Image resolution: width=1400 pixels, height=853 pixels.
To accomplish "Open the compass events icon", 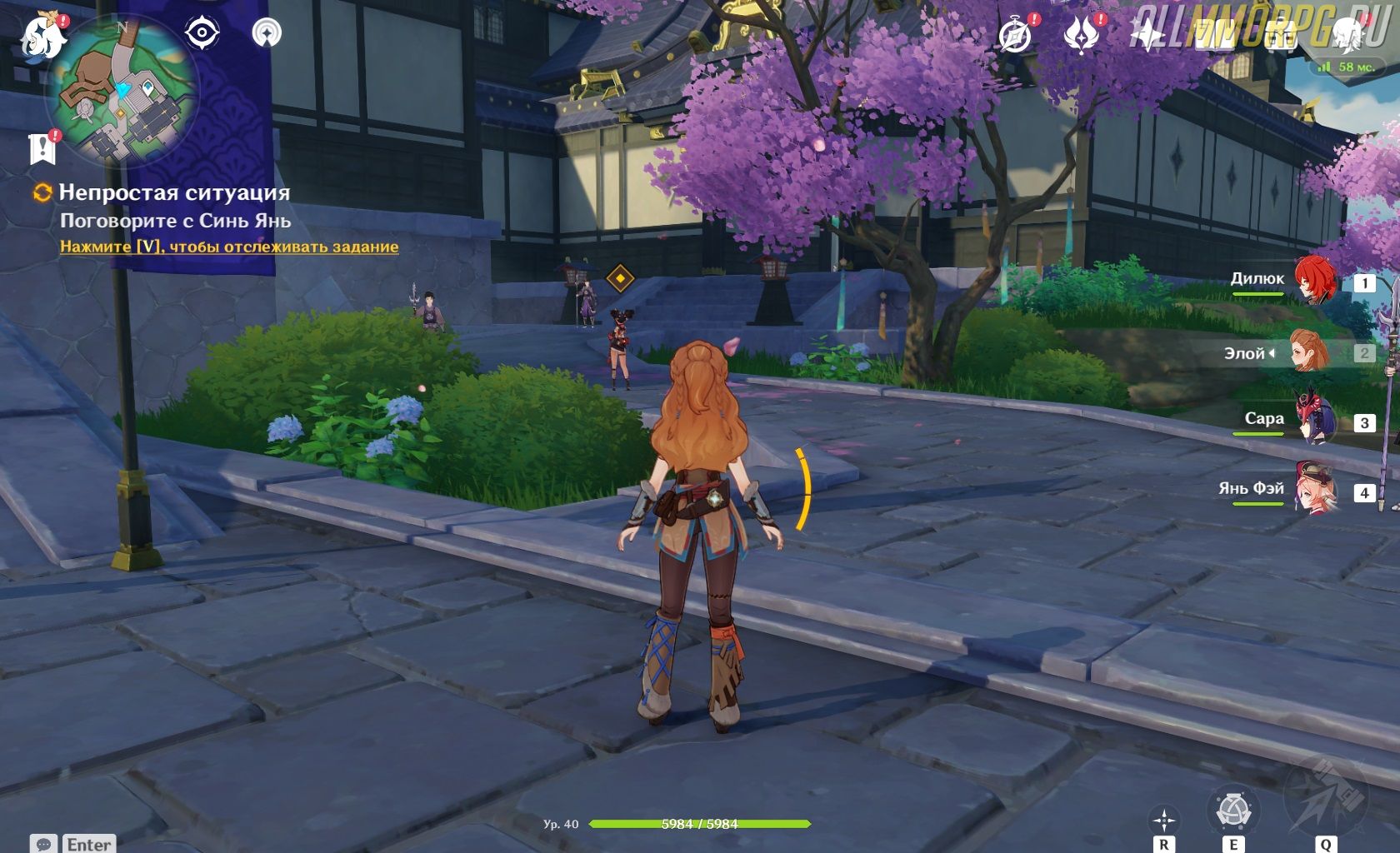I will [x=1015, y=35].
